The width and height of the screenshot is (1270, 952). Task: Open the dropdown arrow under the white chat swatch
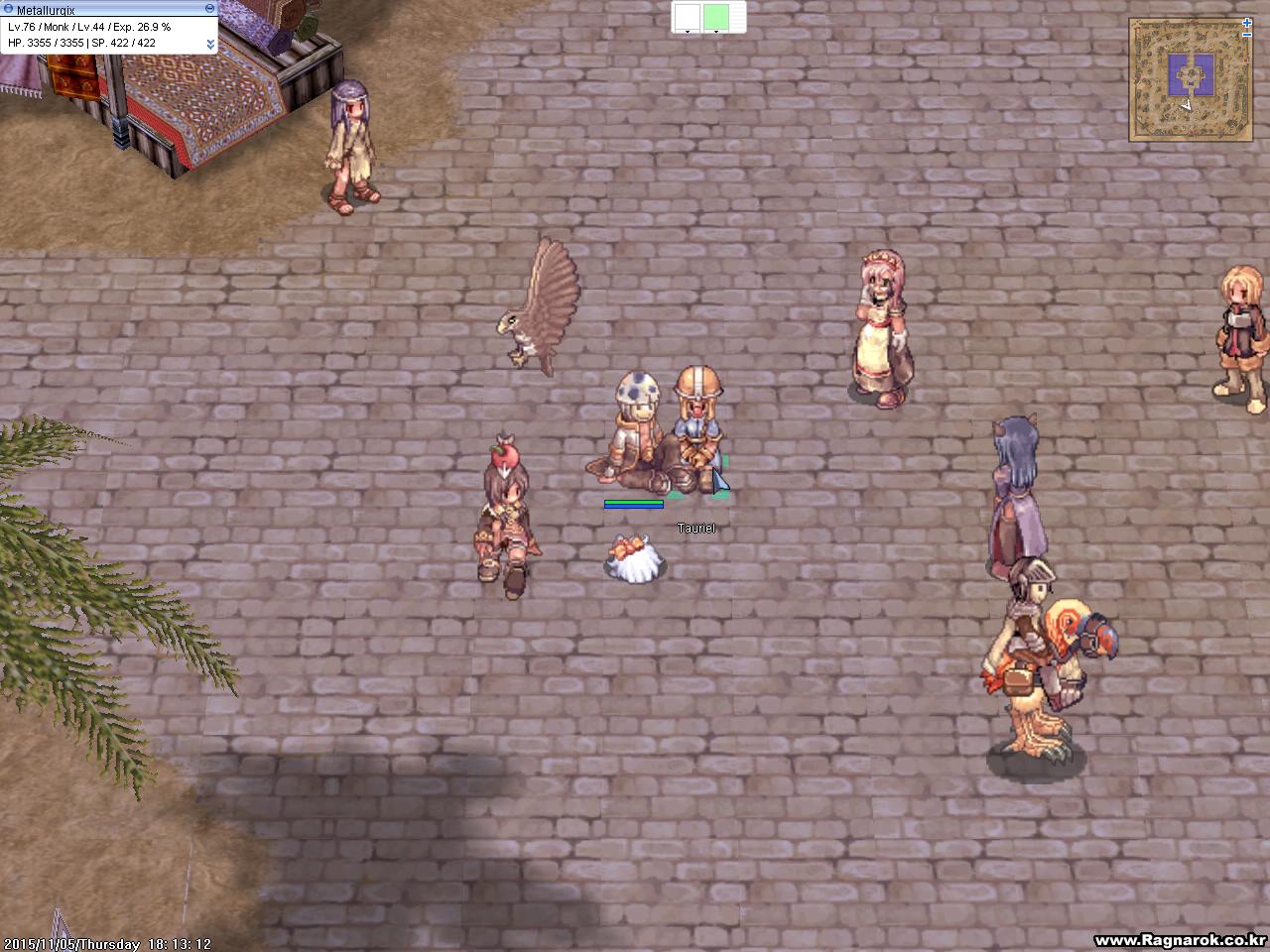(x=688, y=32)
